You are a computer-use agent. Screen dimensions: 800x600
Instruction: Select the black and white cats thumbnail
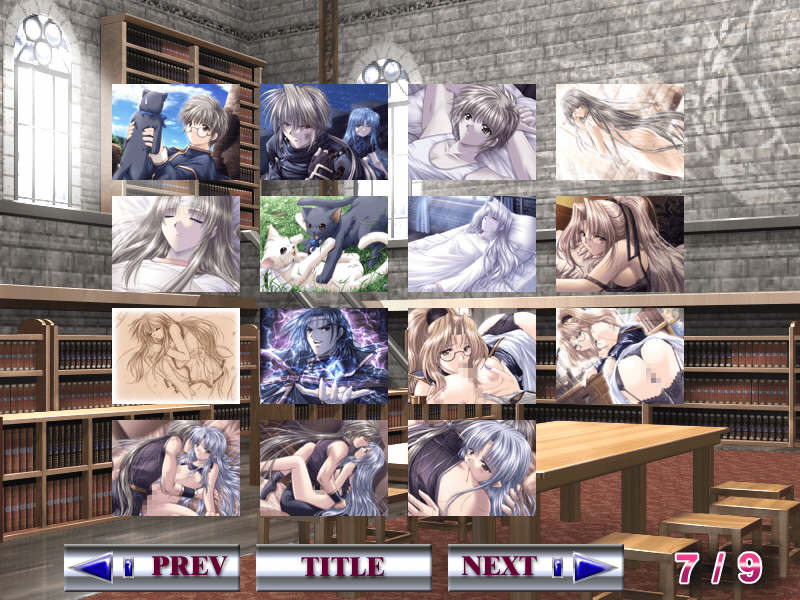click(324, 244)
